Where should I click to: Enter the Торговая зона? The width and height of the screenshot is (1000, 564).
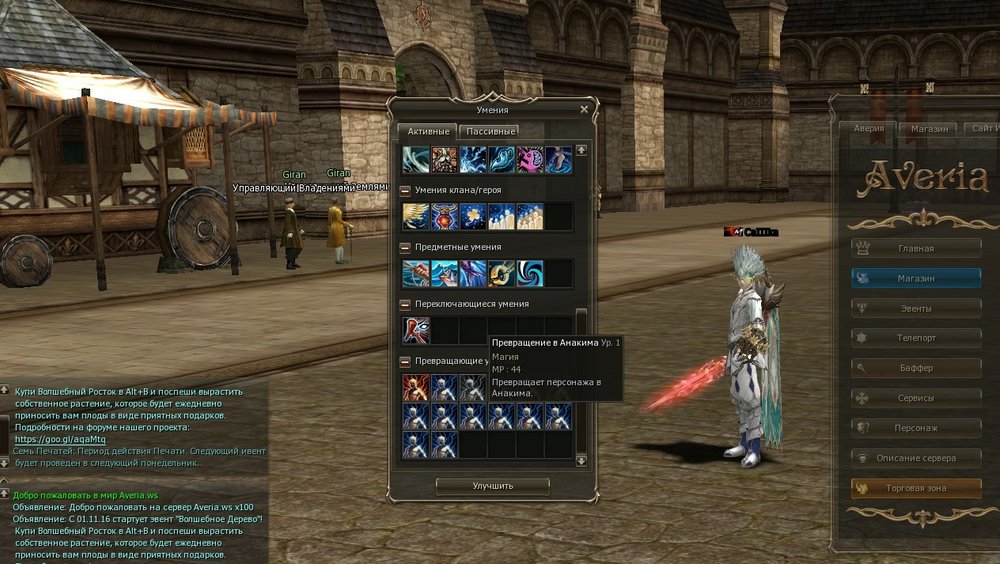point(916,488)
